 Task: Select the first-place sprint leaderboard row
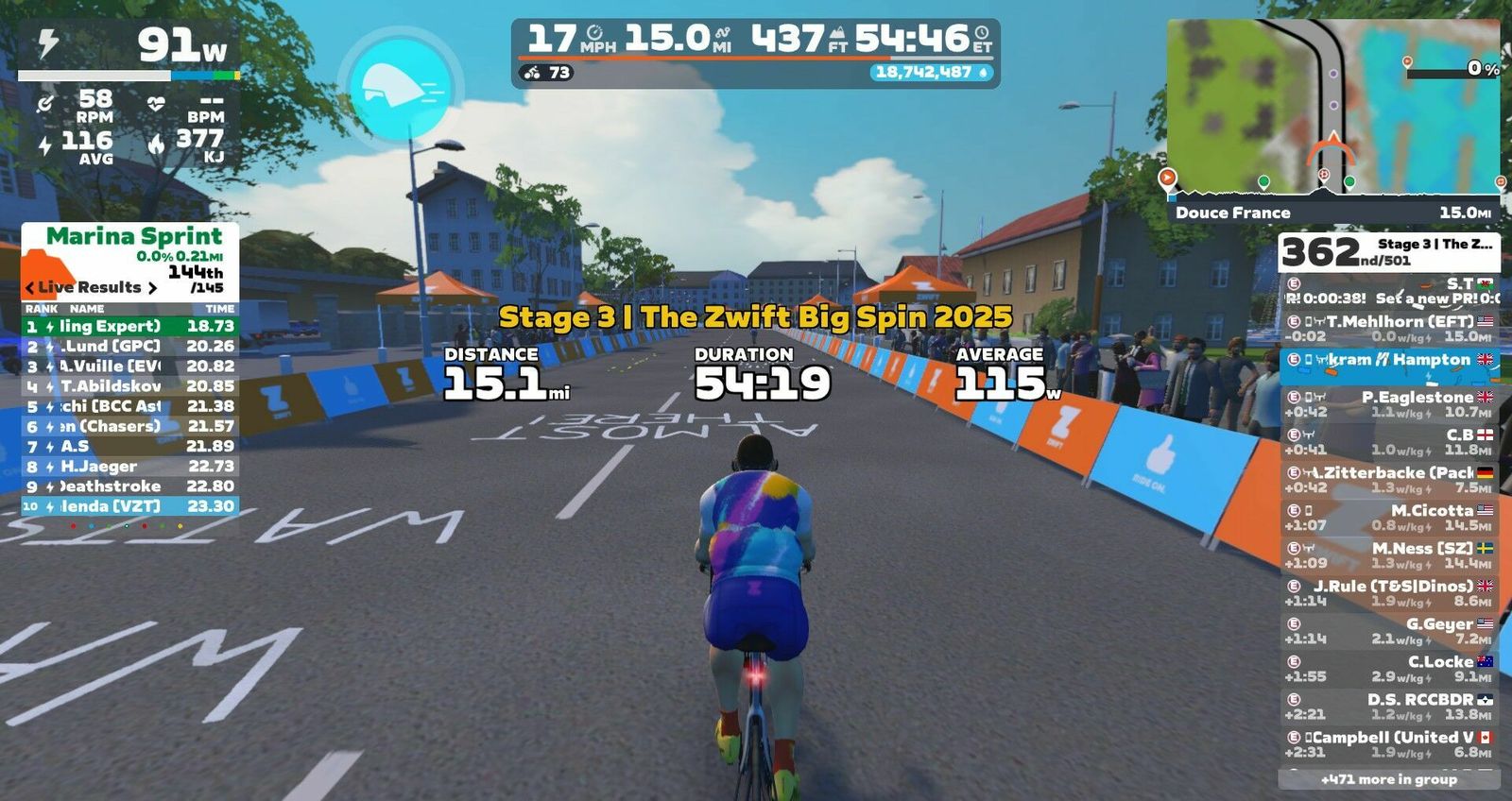coord(129,326)
